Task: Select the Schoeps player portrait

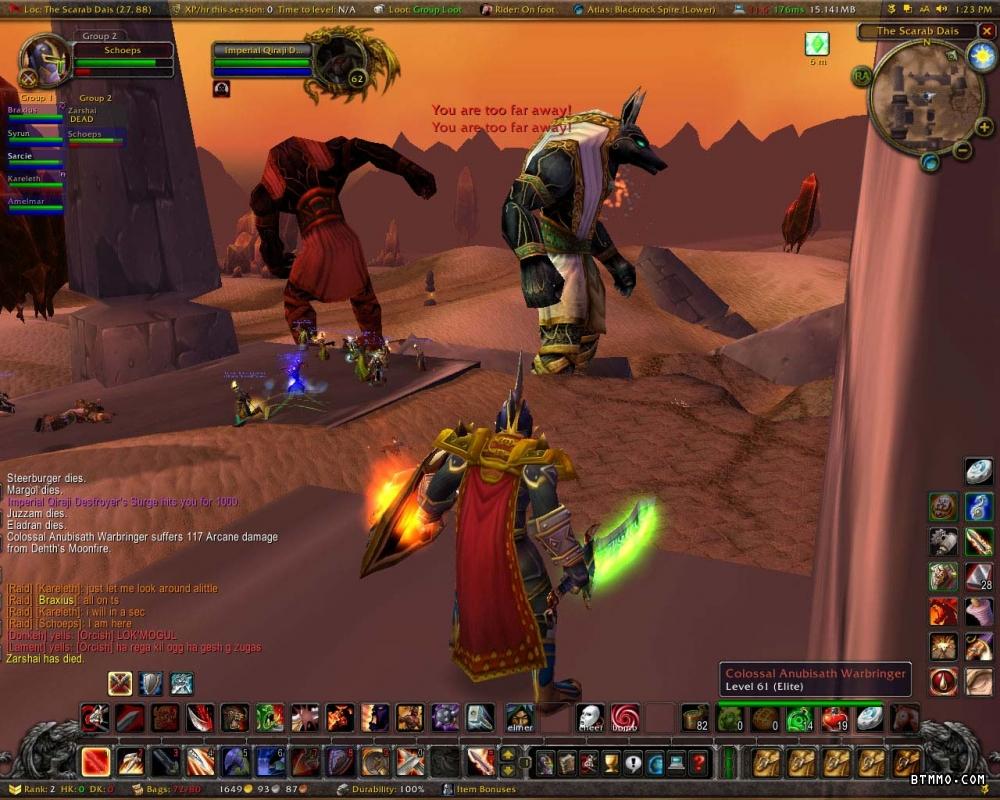Action: pos(44,60)
